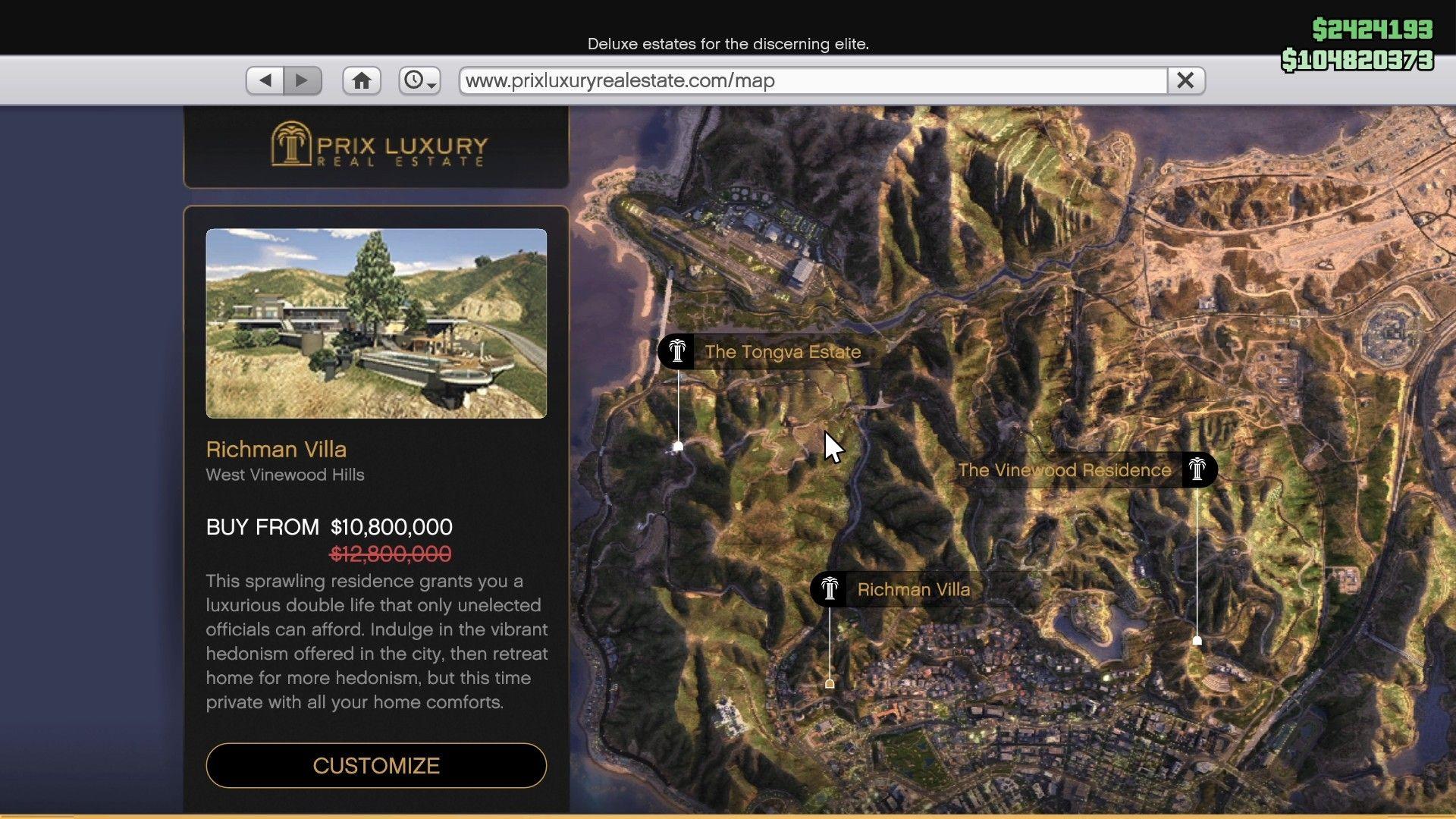Click the Prix Luxury palm logo
The width and height of the screenshot is (1456, 819).
tap(290, 146)
